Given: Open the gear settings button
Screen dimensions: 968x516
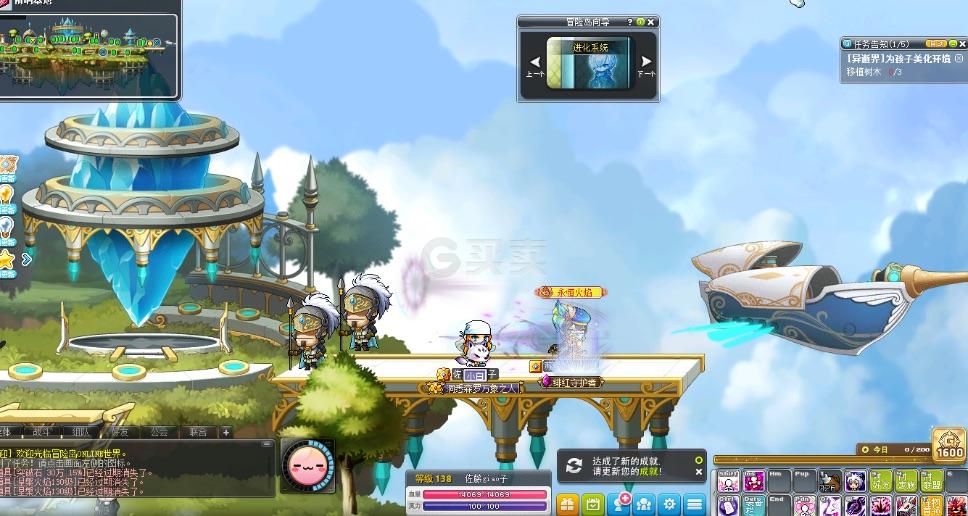Looking at the screenshot, I should coord(670,504).
